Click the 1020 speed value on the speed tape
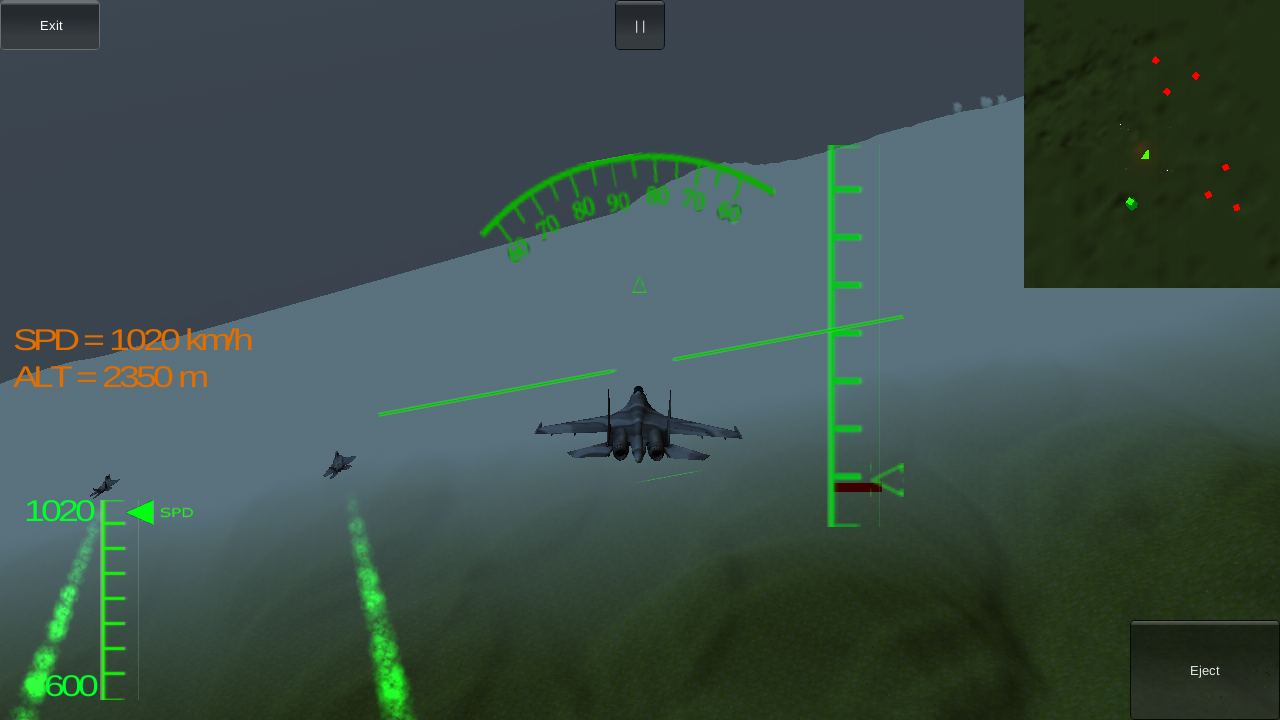The image size is (1280, 720). (x=59, y=511)
